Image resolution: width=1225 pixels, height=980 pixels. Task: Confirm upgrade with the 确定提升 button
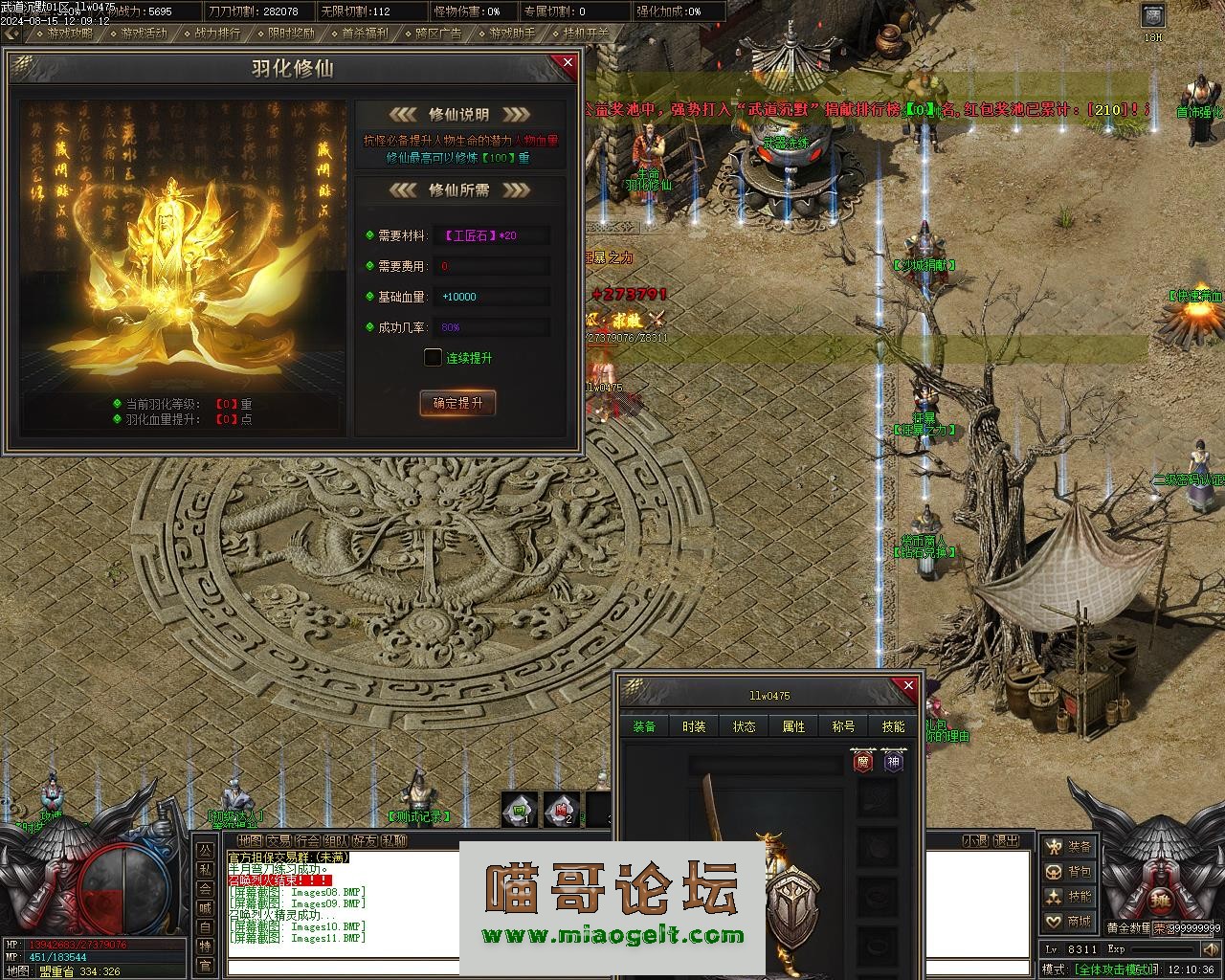(457, 403)
